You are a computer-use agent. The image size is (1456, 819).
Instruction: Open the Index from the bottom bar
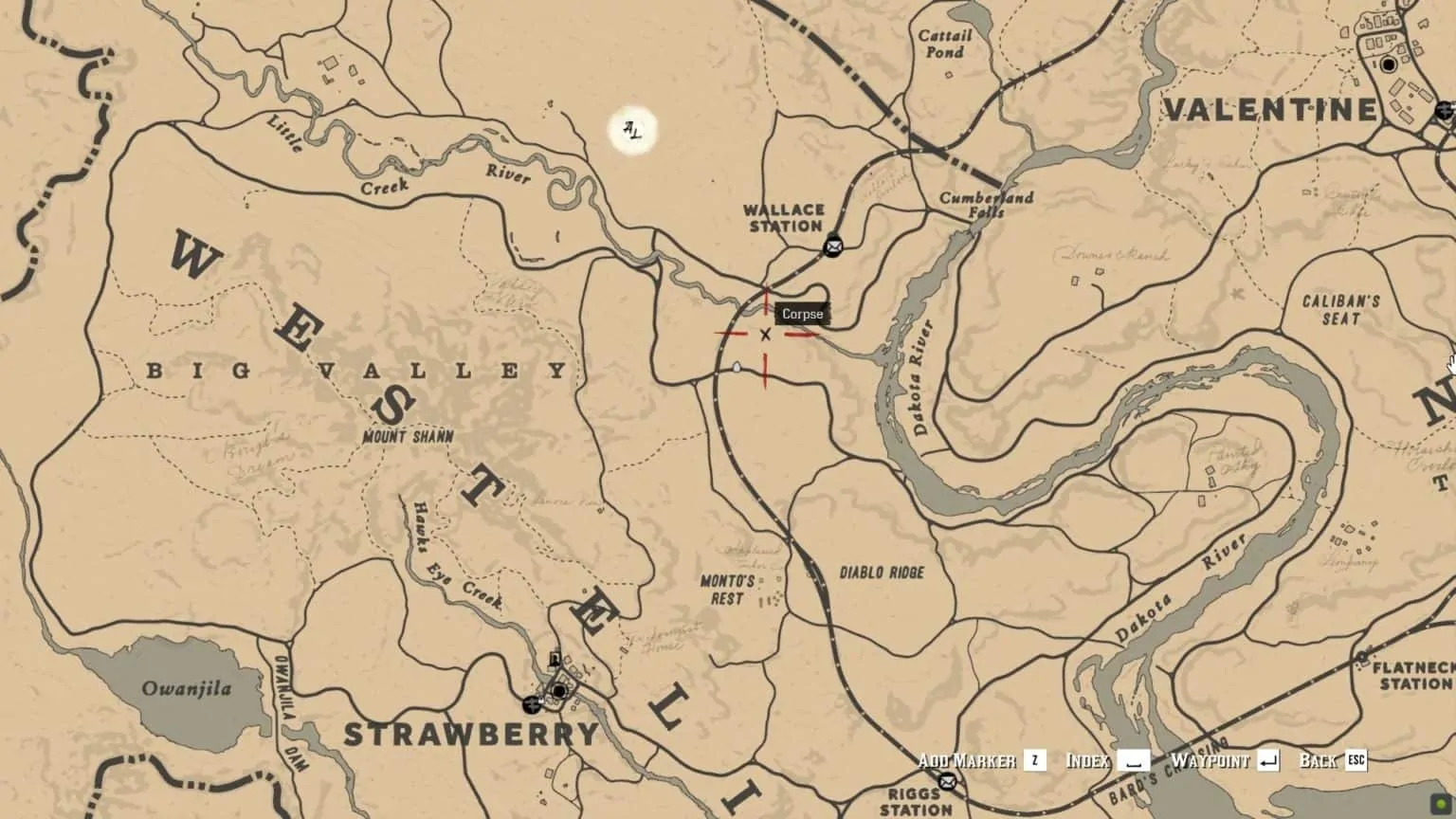tap(1088, 760)
